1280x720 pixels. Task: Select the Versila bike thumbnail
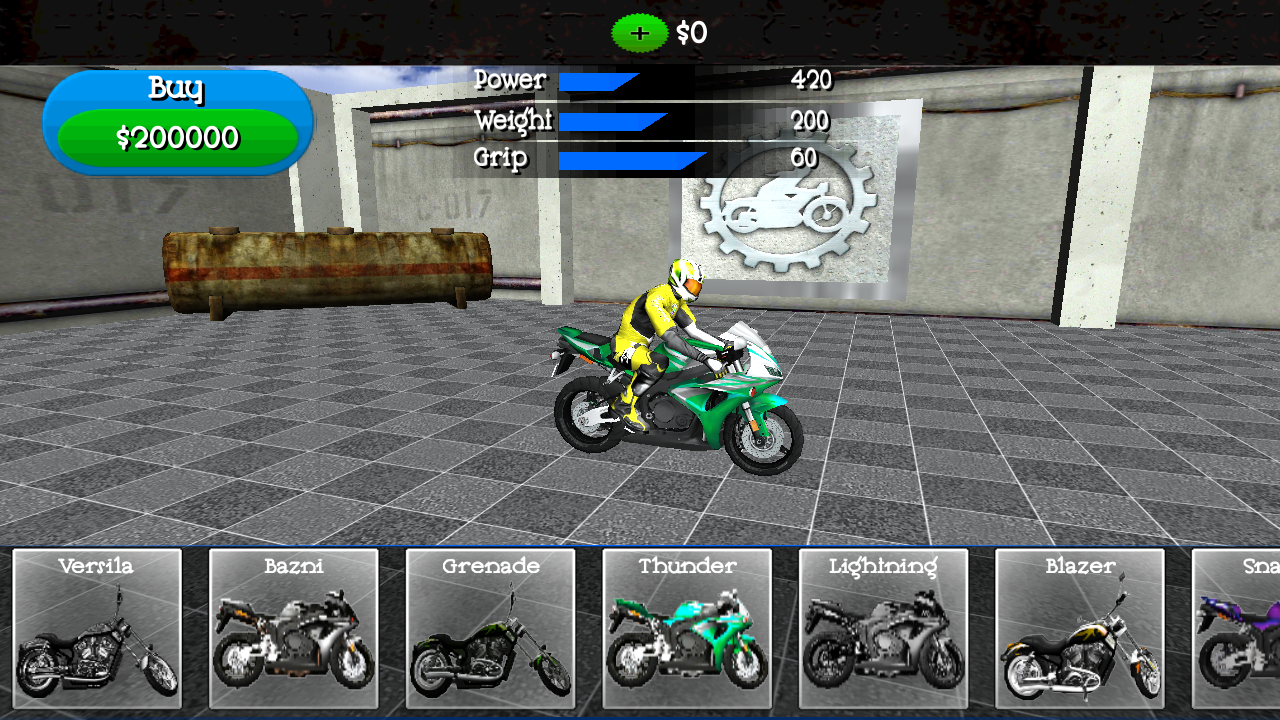[97, 630]
